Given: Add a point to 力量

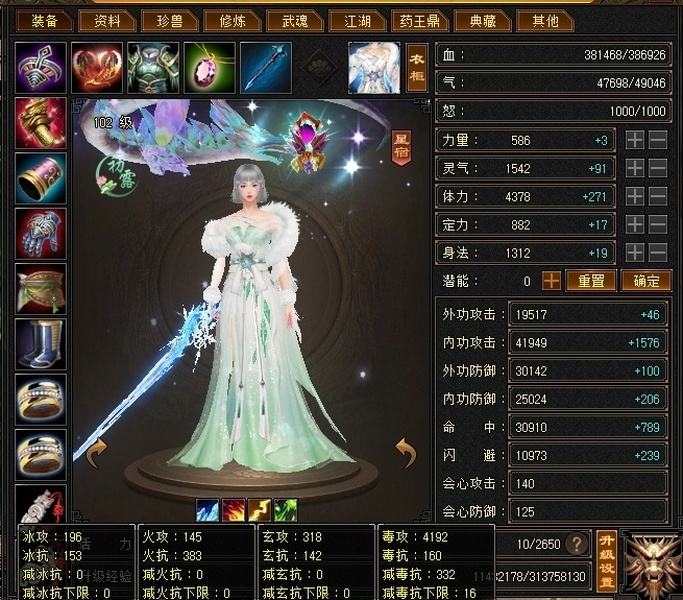Looking at the screenshot, I should [x=635, y=141].
